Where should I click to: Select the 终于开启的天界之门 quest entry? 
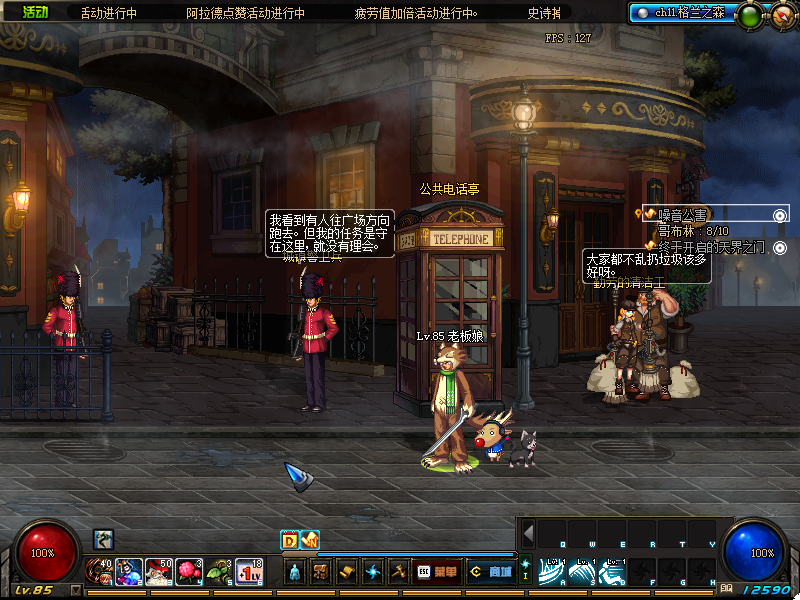pyautogui.click(x=710, y=246)
